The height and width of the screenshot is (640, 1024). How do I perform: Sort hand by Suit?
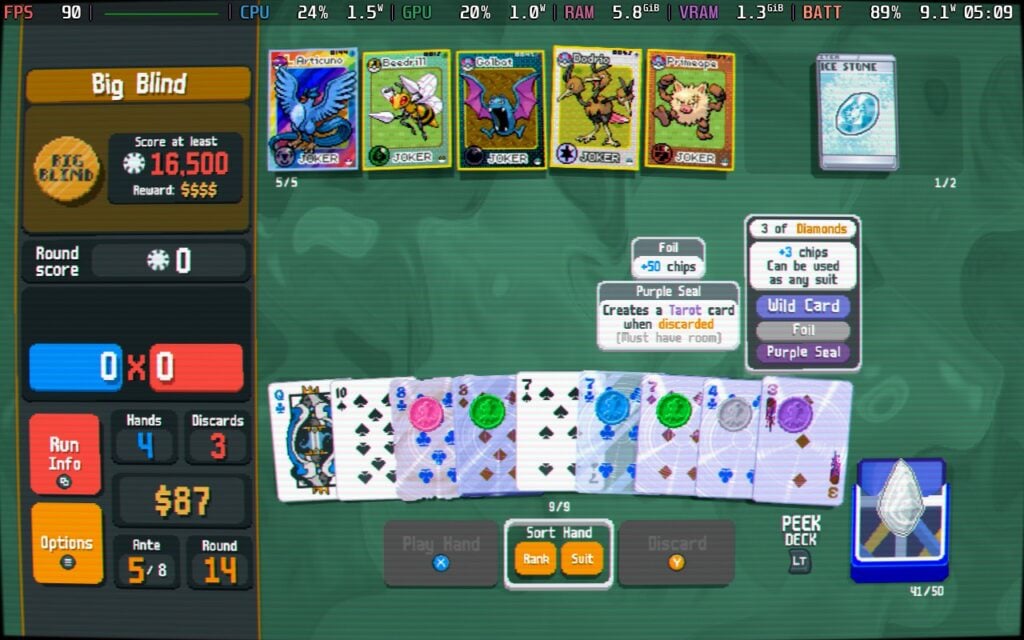pyautogui.click(x=582, y=559)
